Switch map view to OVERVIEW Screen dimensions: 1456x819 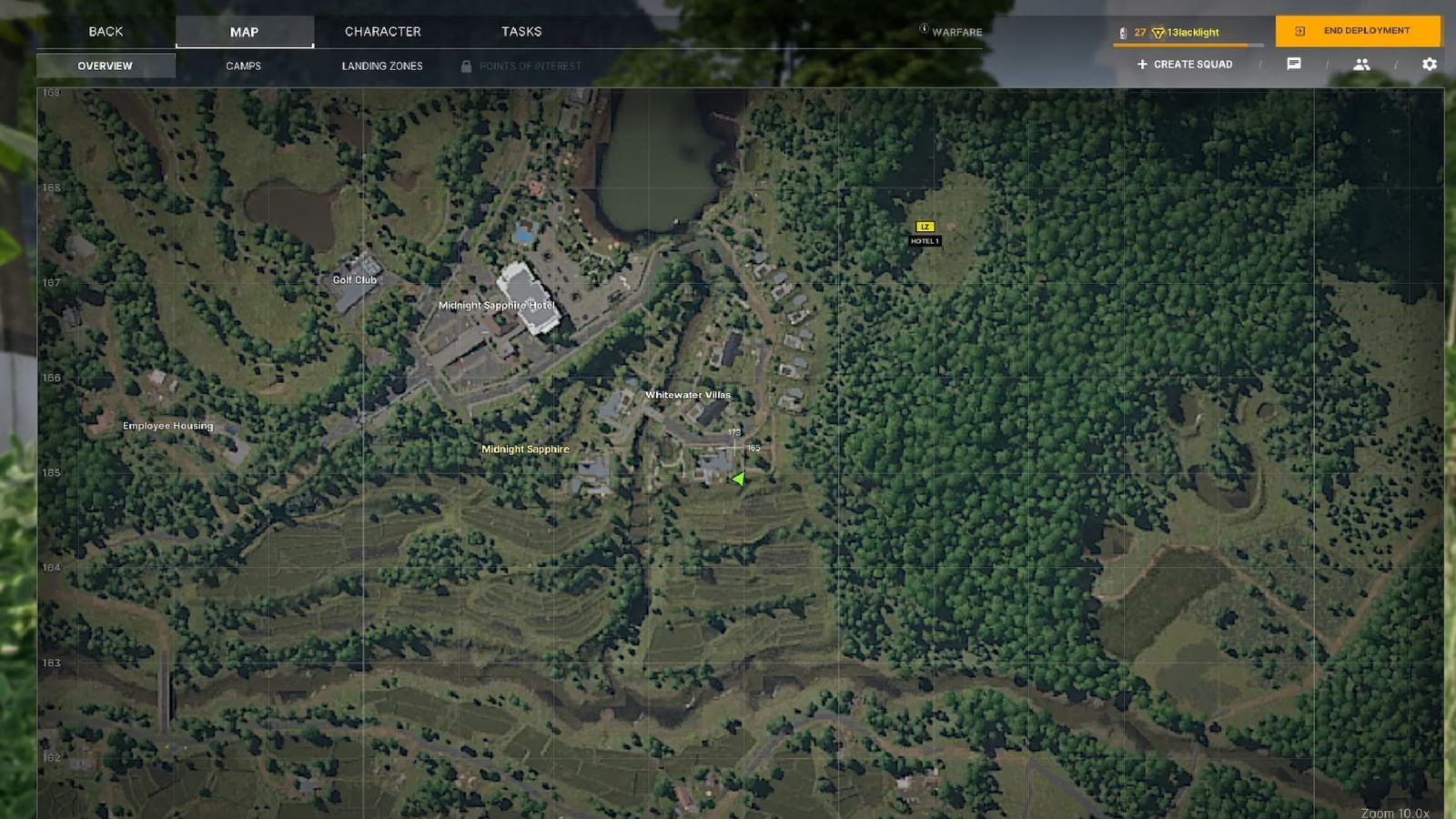pos(106,66)
